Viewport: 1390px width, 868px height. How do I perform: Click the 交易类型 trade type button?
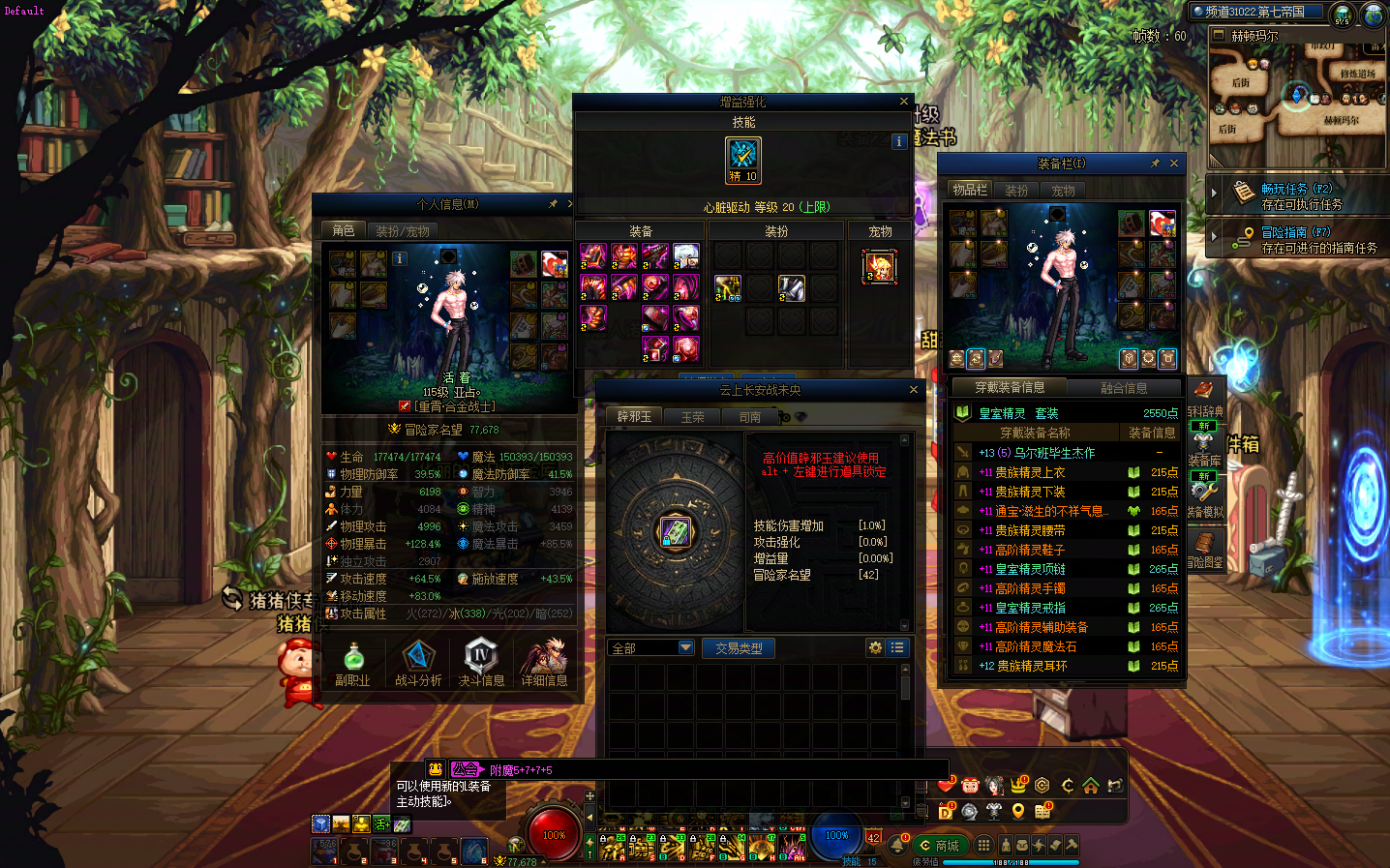click(739, 648)
